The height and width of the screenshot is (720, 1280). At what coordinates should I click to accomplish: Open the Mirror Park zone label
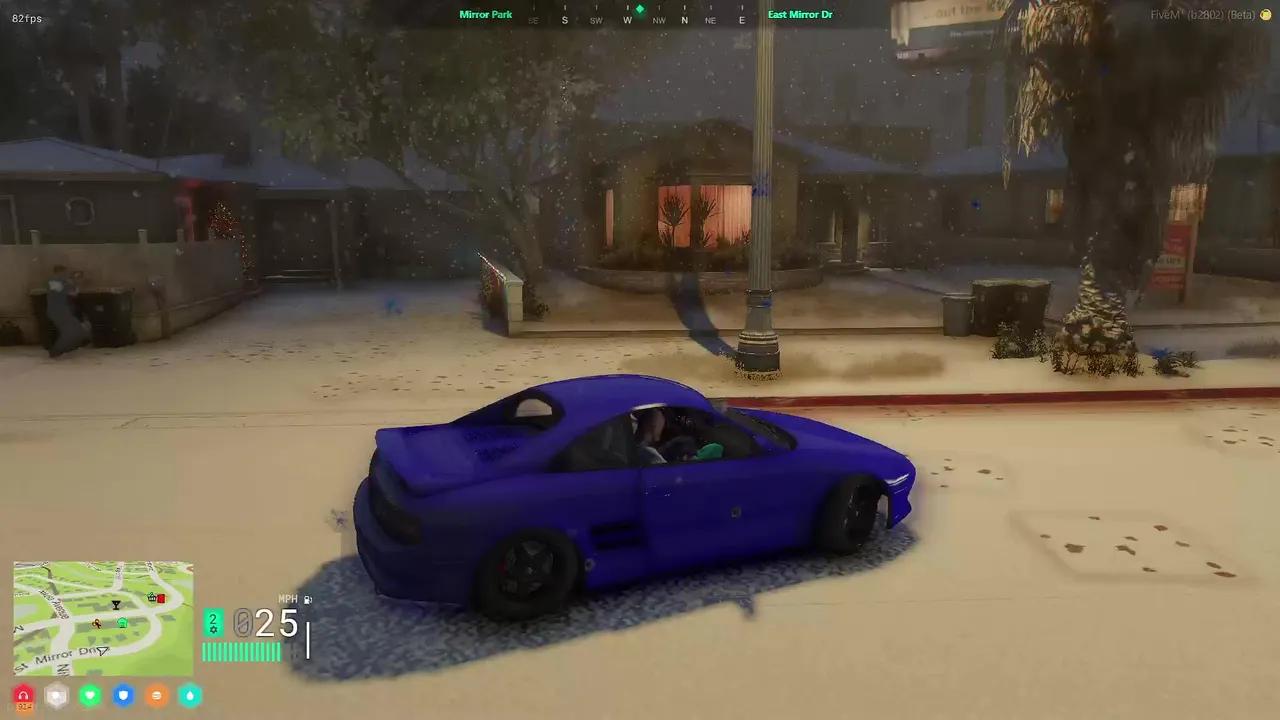click(486, 14)
